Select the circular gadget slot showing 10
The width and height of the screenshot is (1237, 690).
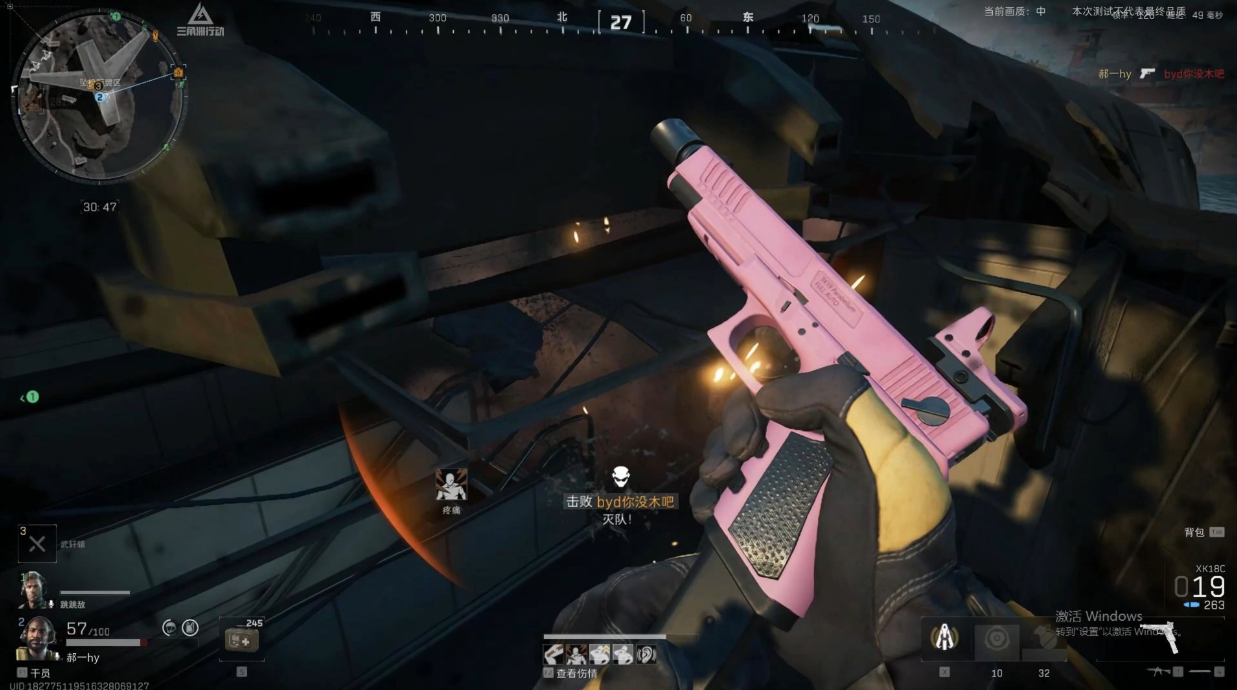point(996,640)
